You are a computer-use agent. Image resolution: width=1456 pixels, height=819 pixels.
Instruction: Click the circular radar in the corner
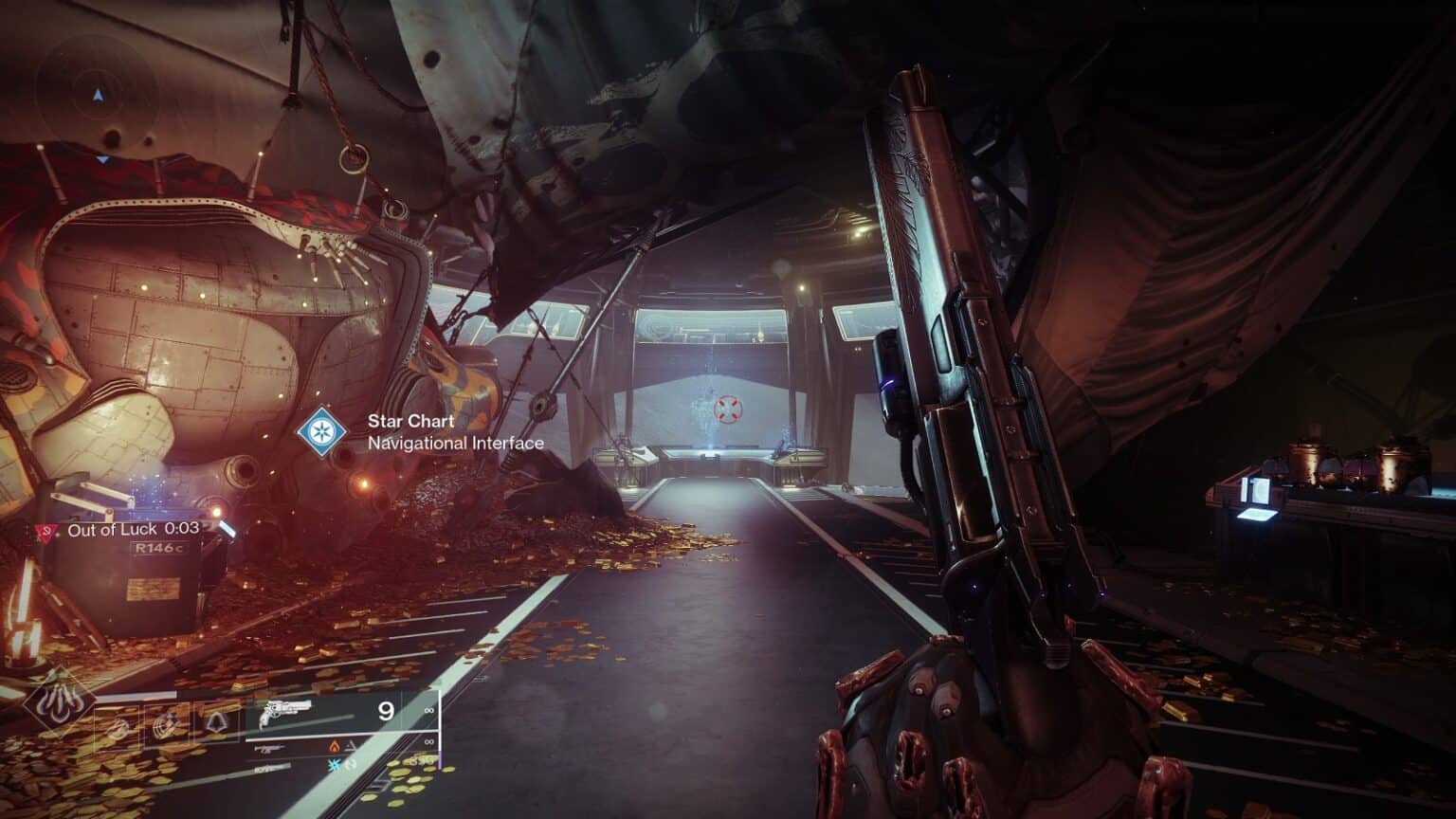99,95
